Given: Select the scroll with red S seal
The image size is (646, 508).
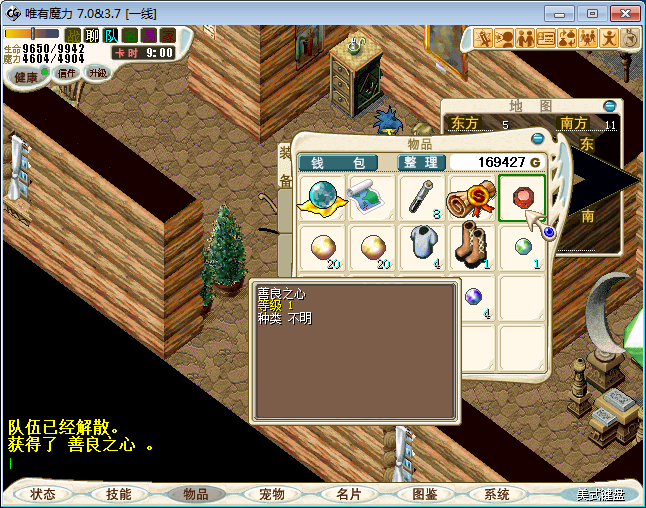Looking at the screenshot, I should 472,198.
